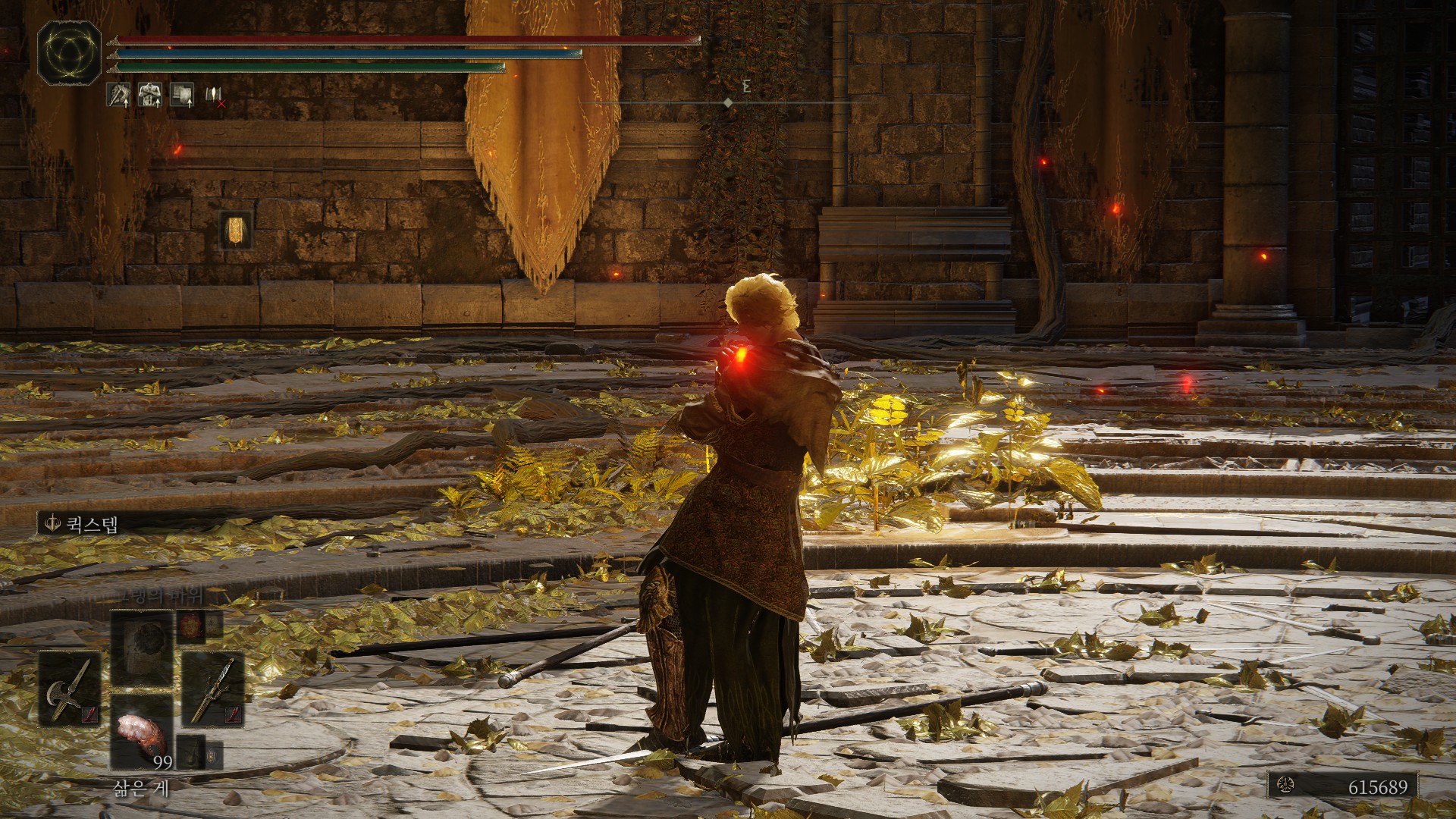This screenshot has height=819, width=1456.
Task: Select the Great Rune emblem icon
Action: 69,52
